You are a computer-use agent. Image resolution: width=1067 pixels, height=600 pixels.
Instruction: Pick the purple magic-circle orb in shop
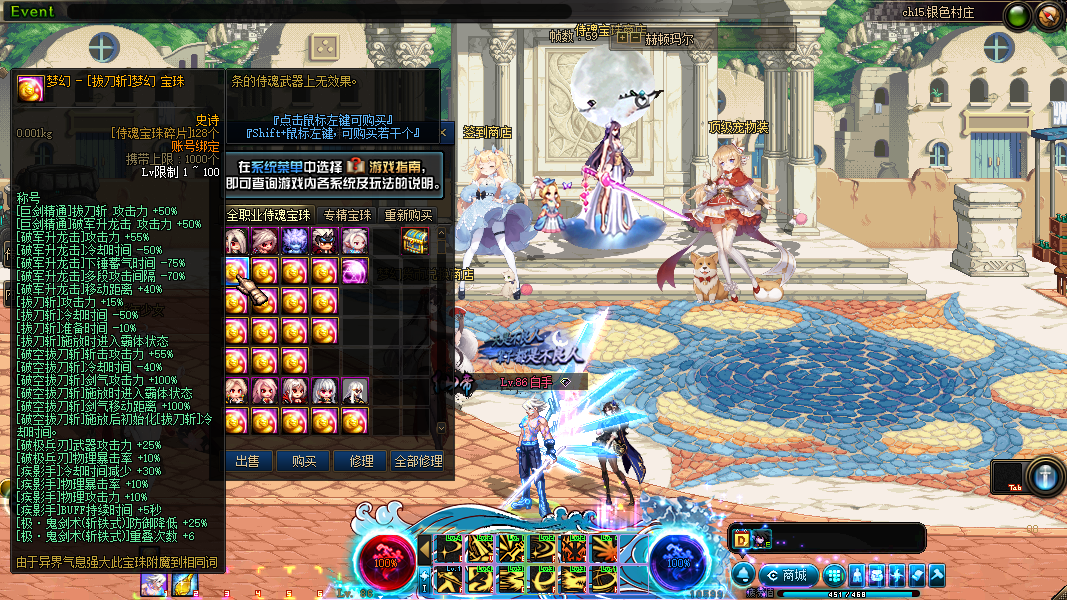pos(355,271)
